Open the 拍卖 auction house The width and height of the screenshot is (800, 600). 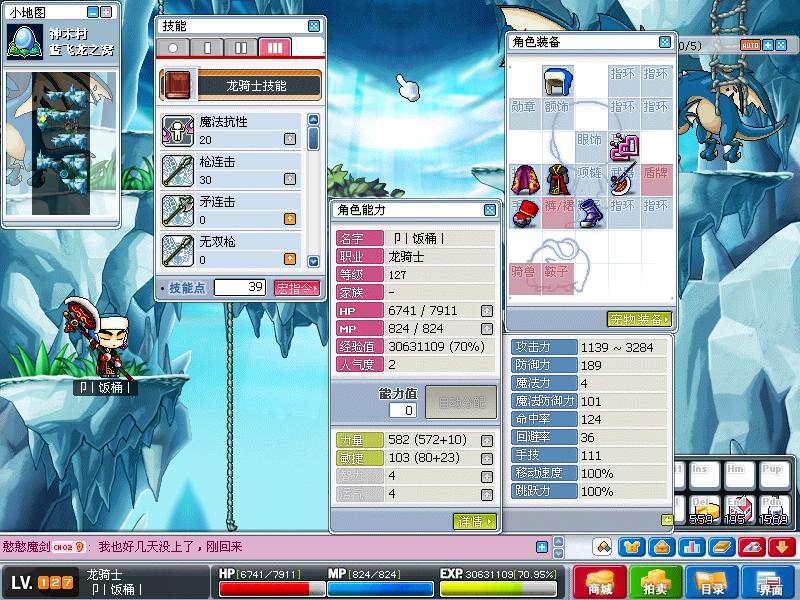(x=655, y=583)
